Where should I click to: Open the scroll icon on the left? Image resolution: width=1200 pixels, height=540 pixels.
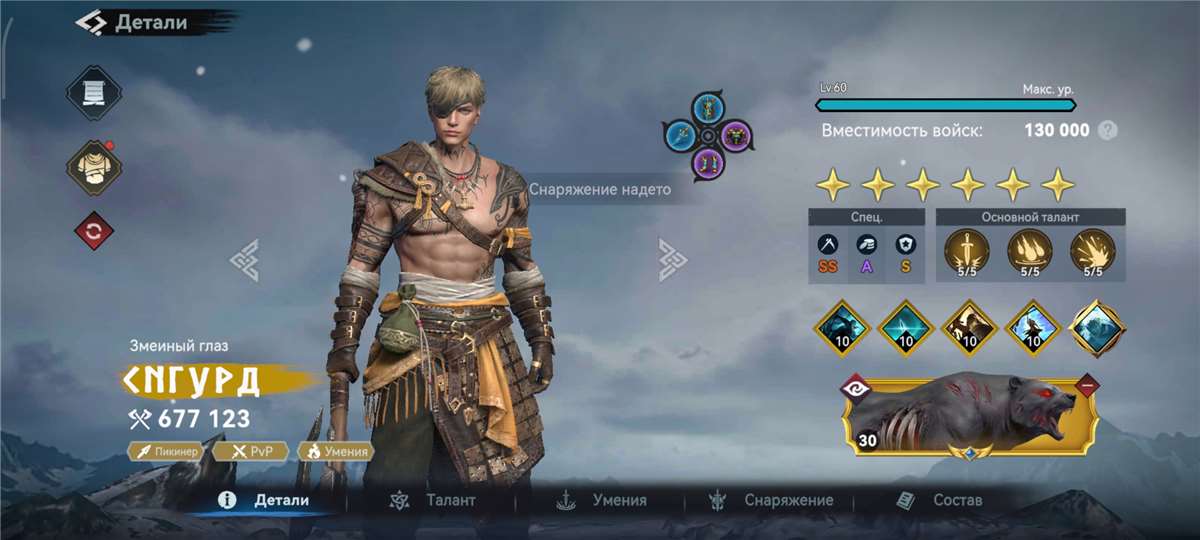click(x=94, y=93)
